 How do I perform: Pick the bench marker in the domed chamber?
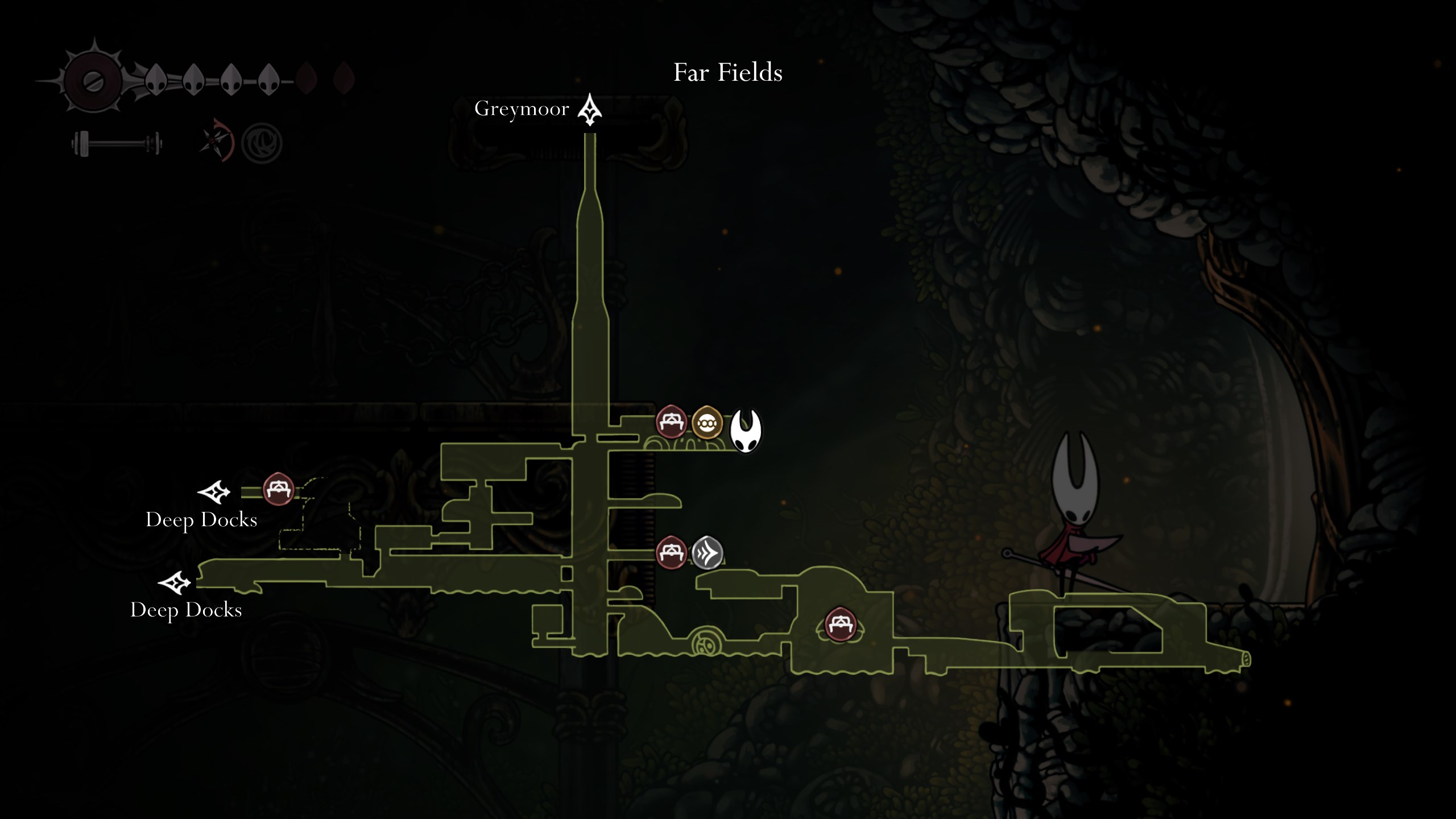(840, 624)
